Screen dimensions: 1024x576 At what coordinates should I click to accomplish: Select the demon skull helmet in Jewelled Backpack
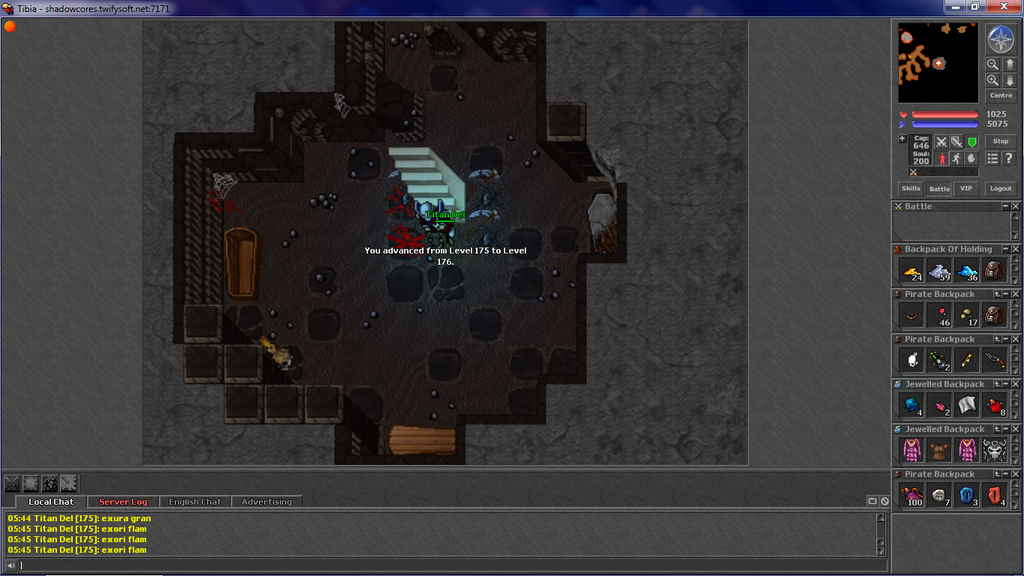tap(994, 450)
